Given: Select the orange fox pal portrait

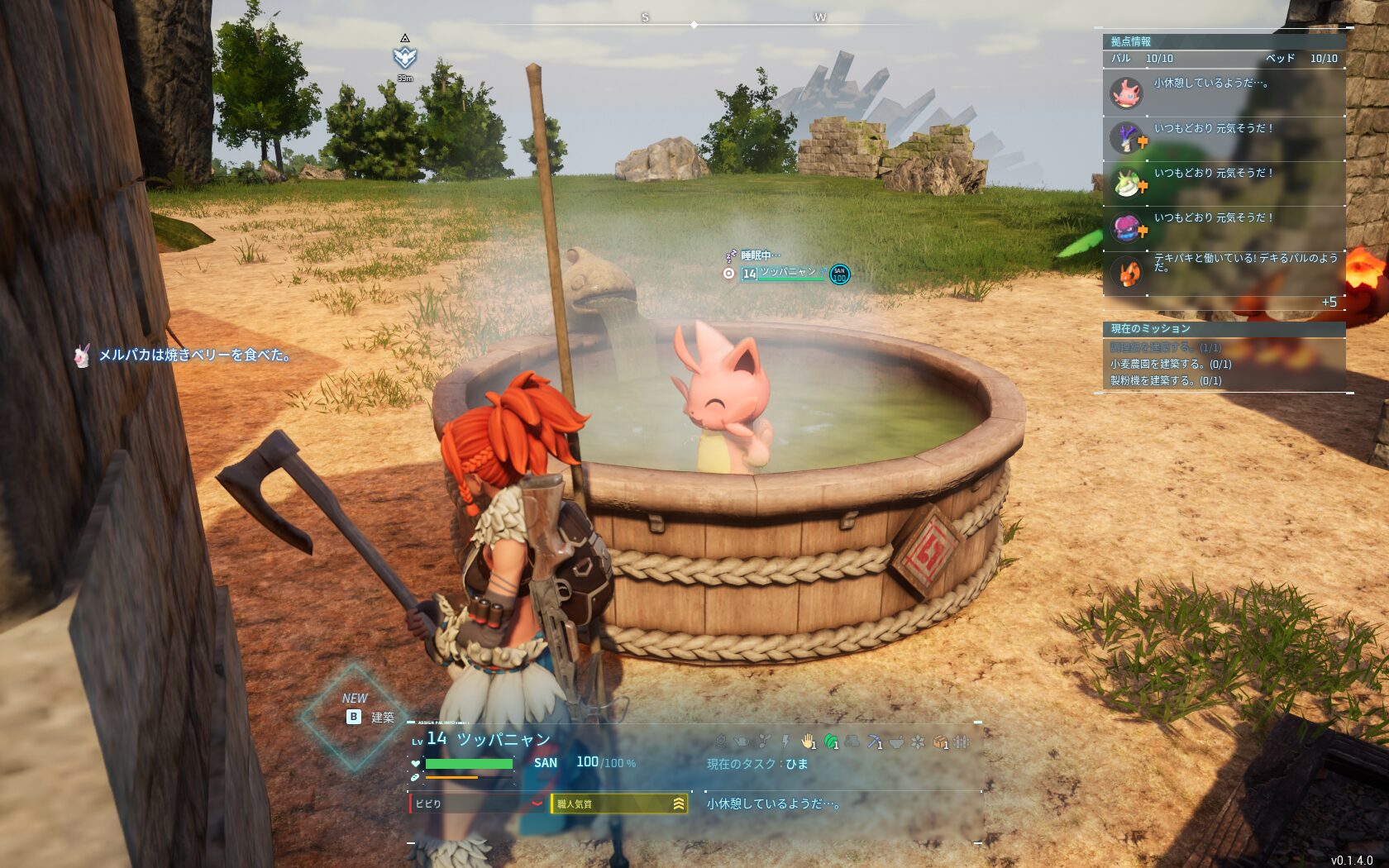Looking at the screenshot, I should coord(1126,272).
